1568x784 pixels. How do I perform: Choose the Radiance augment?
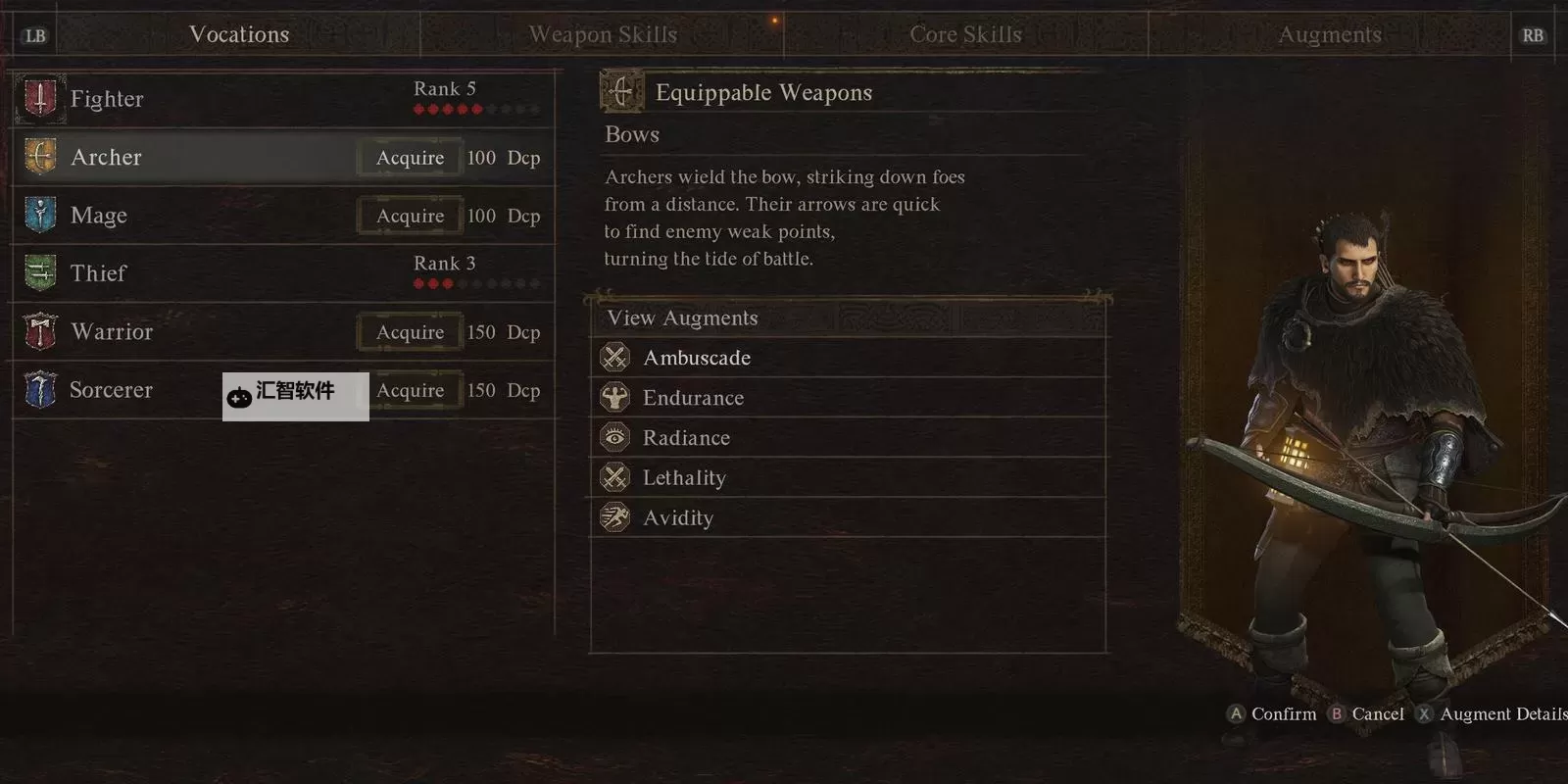click(x=686, y=438)
